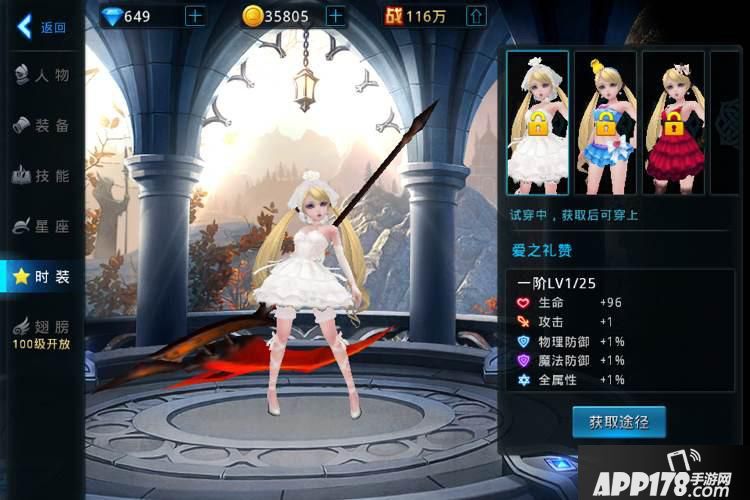Preview the blue and white costume
Viewport: 750px width, 500px height.
(x=604, y=121)
